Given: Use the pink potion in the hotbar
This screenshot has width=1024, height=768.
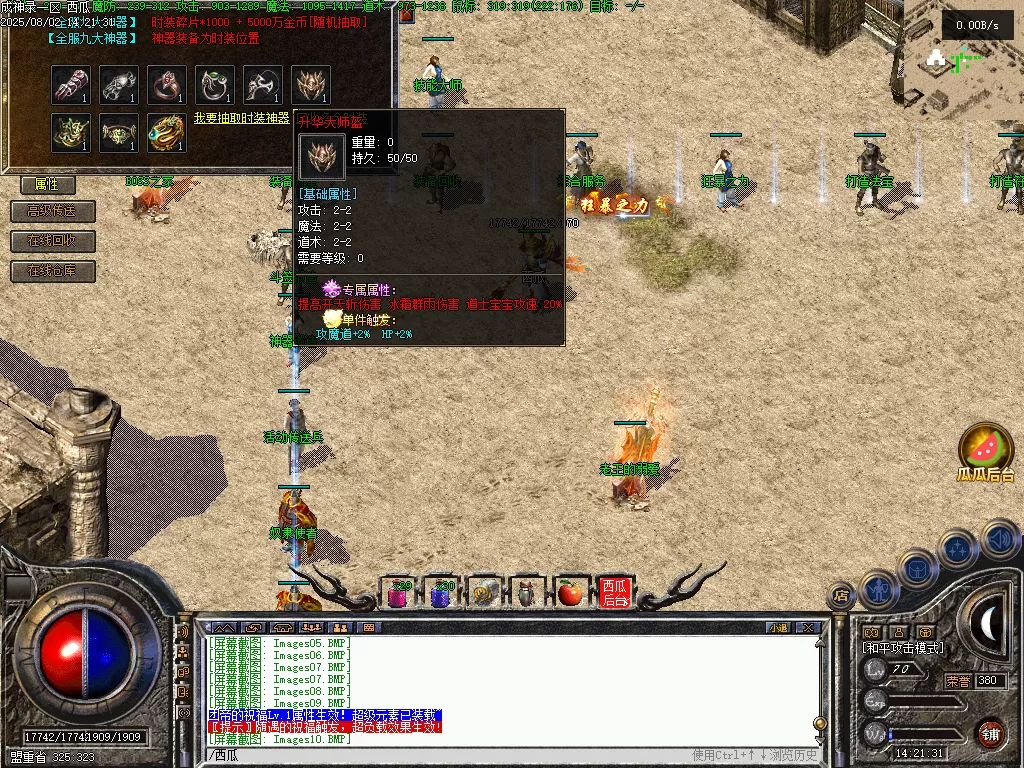Looking at the screenshot, I should point(399,594).
